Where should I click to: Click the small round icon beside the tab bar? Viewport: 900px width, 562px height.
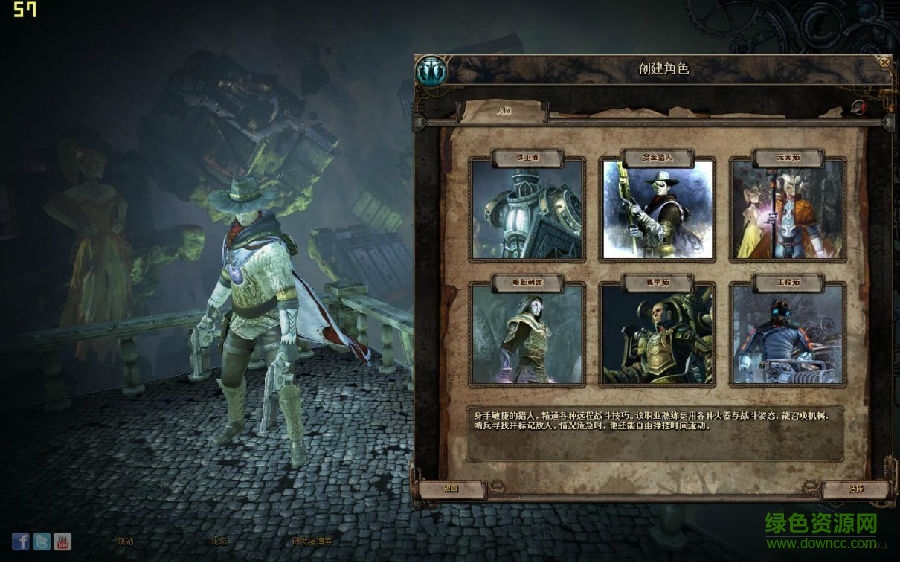858,107
